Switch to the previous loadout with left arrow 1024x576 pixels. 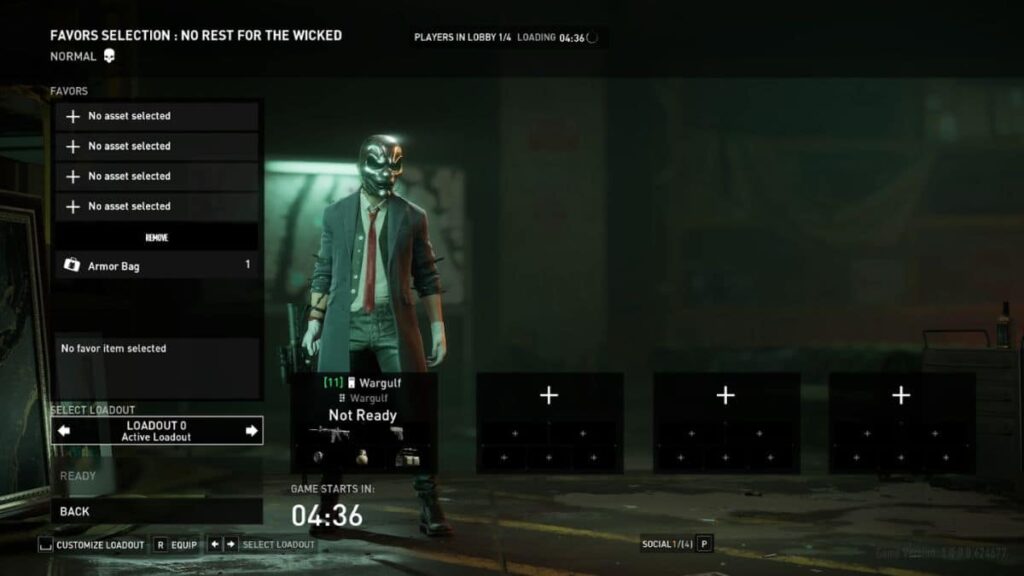pyautogui.click(x=65, y=431)
